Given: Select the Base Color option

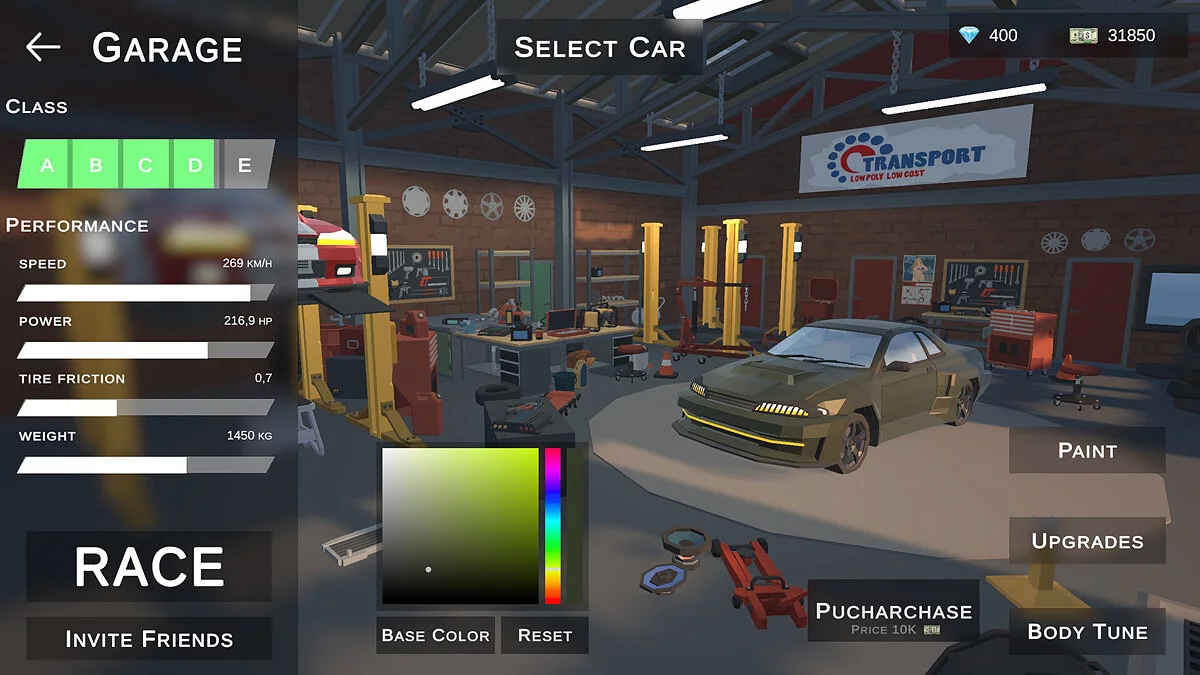Looking at the screenshot, I should point(435,635).
